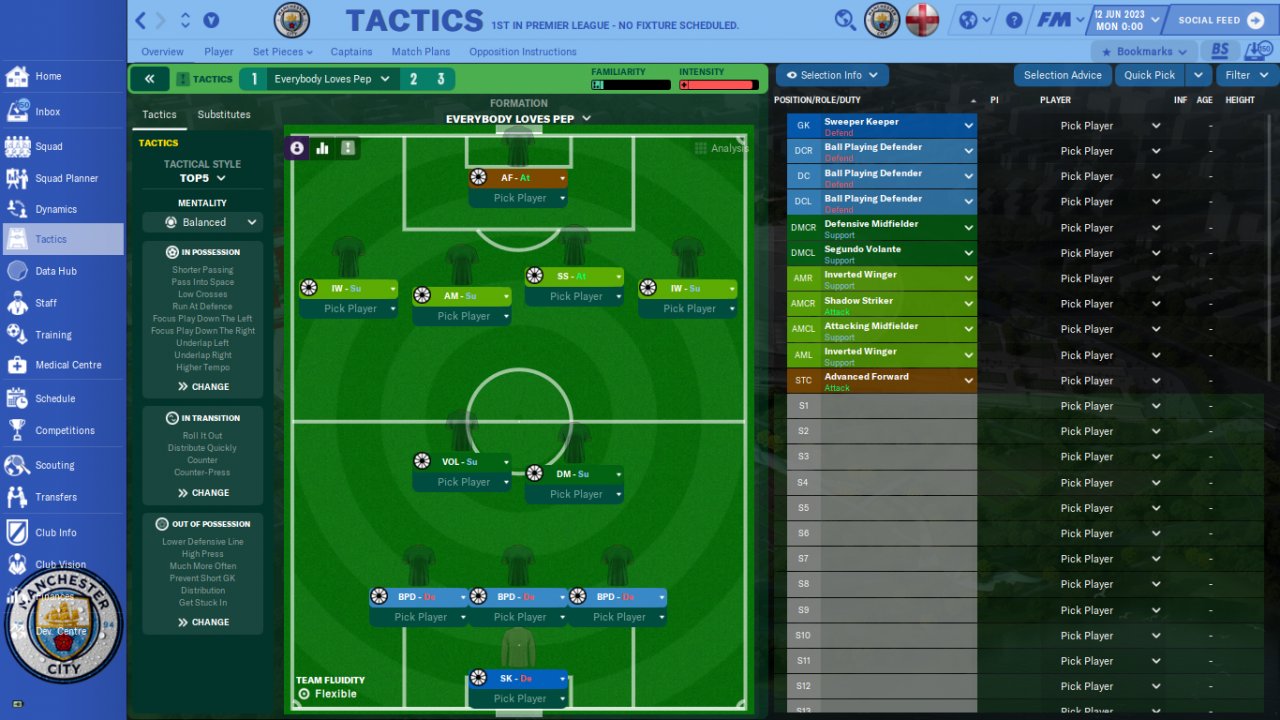Screen dimensions: 1280x720
Task: Use the Quick Pick button
Action: [x=1149, y=75]
